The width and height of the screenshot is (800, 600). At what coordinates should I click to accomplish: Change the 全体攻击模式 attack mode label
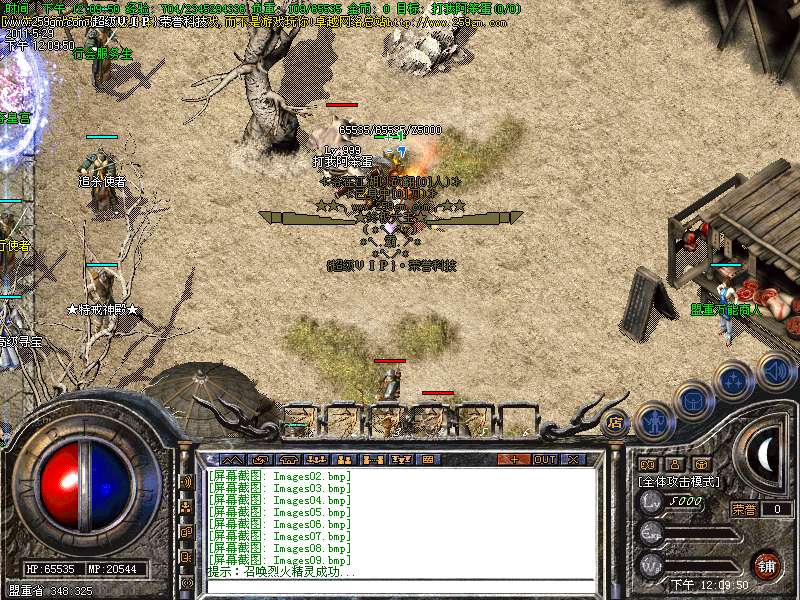tap(676, 481)
